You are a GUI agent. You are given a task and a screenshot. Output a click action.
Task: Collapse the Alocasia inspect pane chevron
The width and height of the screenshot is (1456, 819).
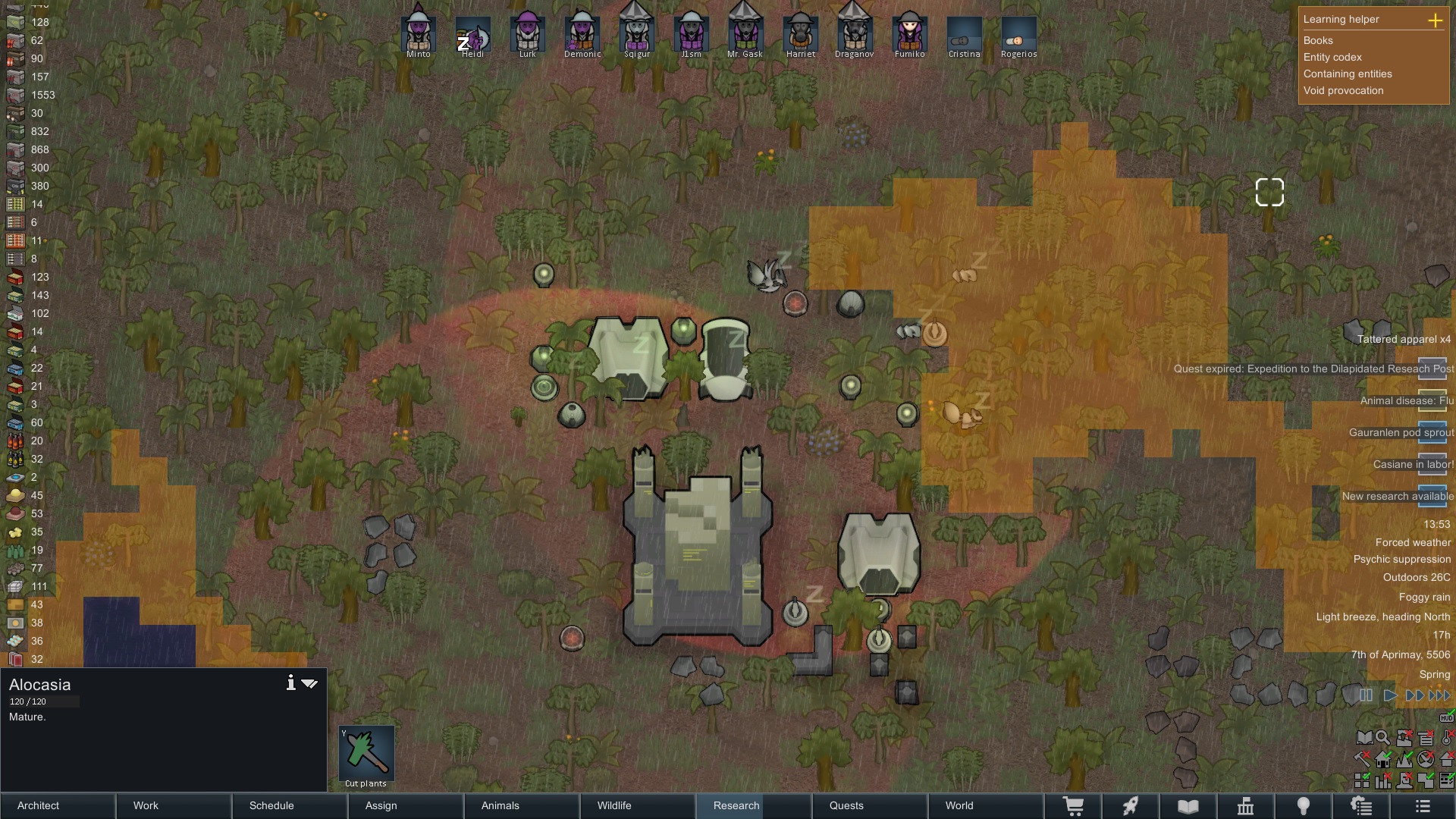[309, 682]
